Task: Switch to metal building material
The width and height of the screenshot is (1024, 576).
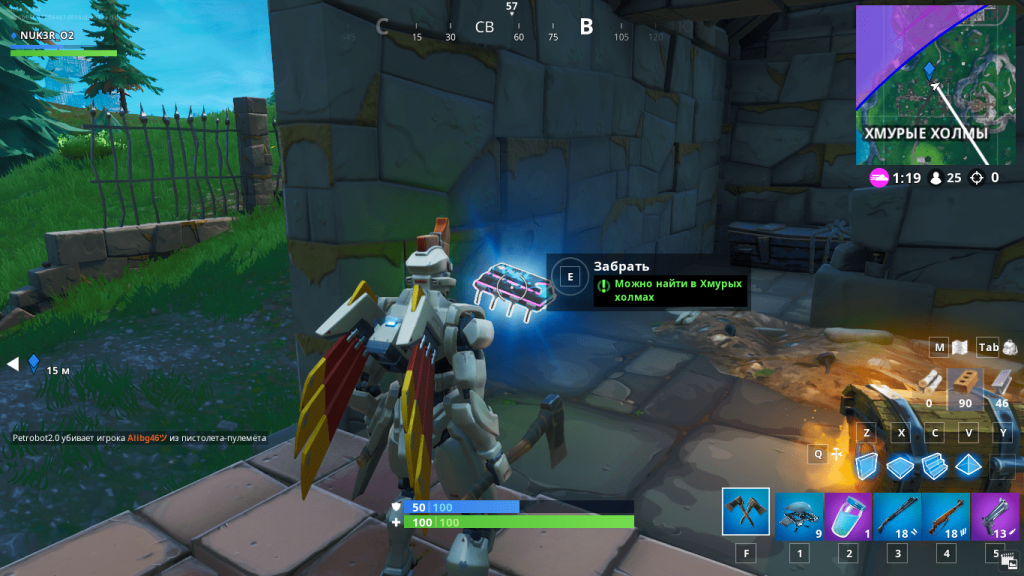Action: pyautogui.click(x=1001, y=383)
